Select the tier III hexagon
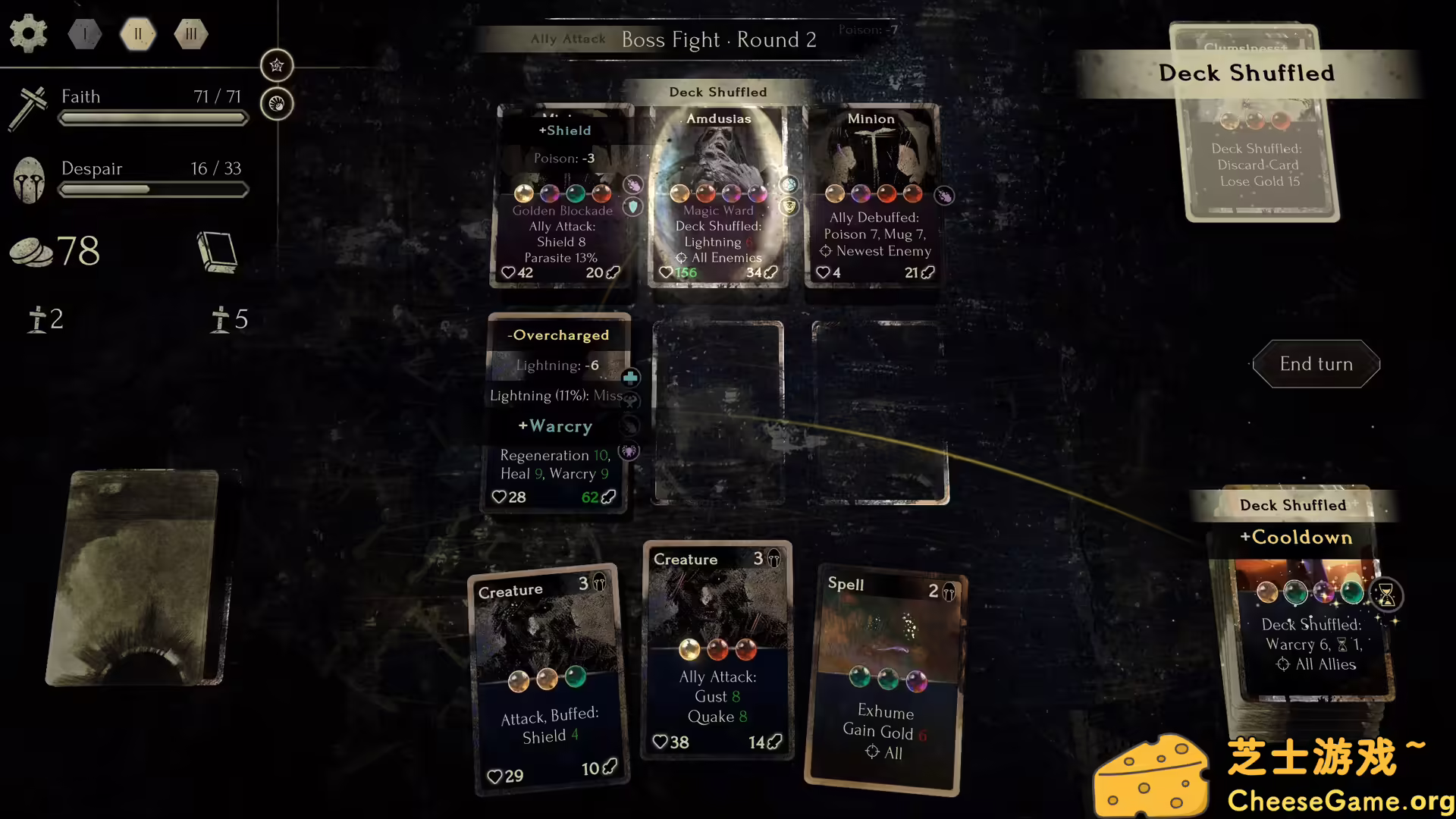 pyautogui.click(x=190, y=33)
